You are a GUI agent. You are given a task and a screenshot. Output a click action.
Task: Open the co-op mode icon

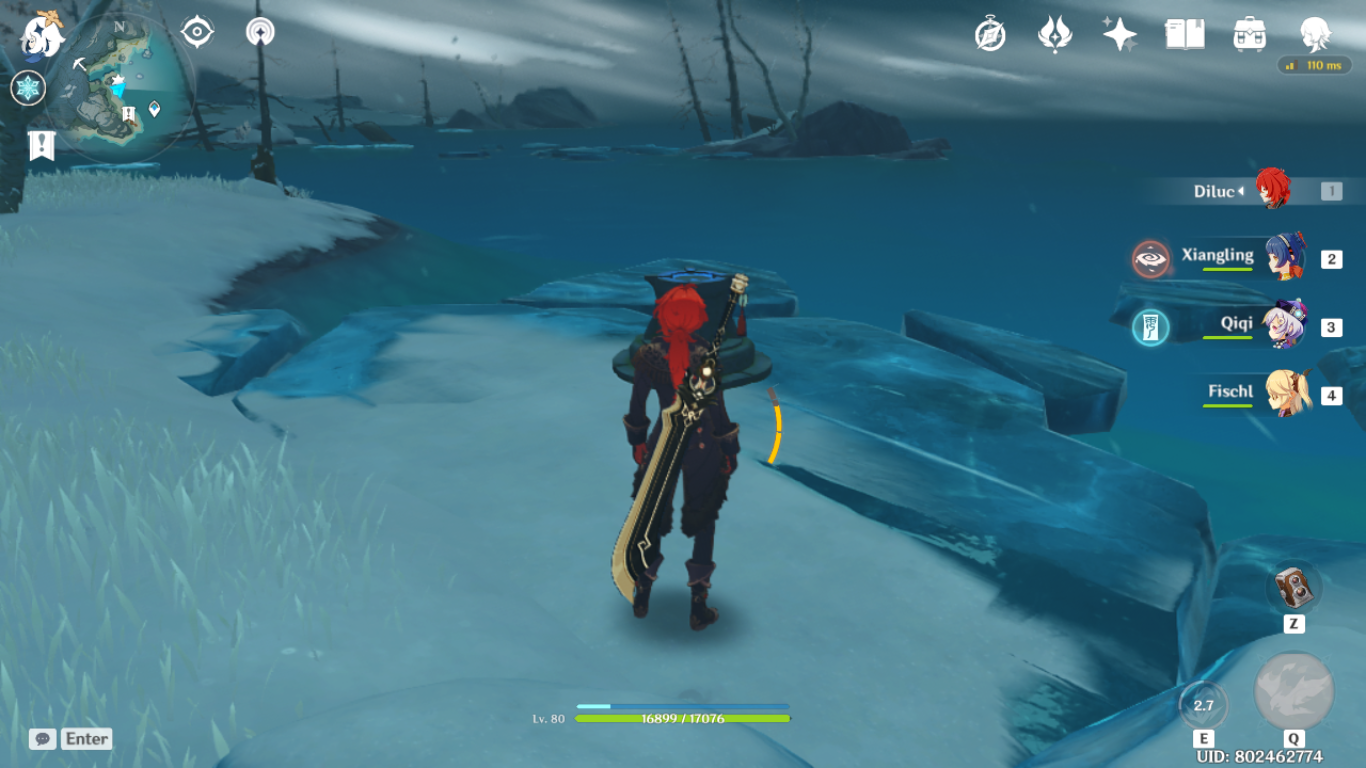pos(260,32)
